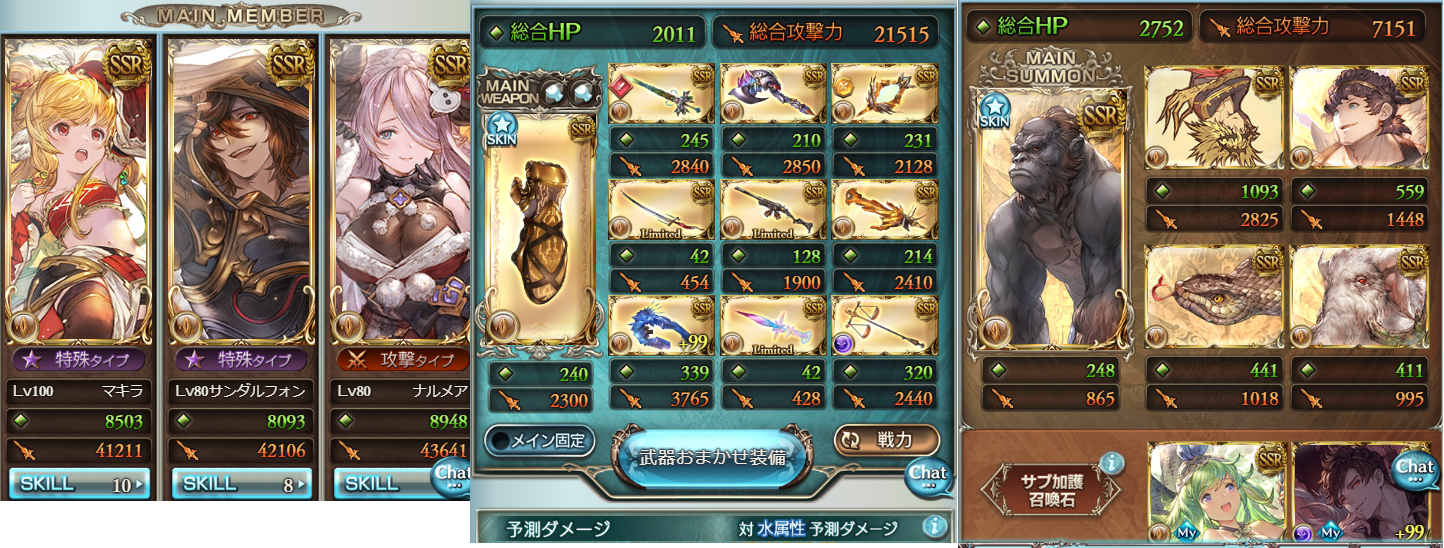Image resolution: width=1444 pixels, height=548 pixels.
Task: Open マキラ's SKILL 10 button
Action: (79, 484)
